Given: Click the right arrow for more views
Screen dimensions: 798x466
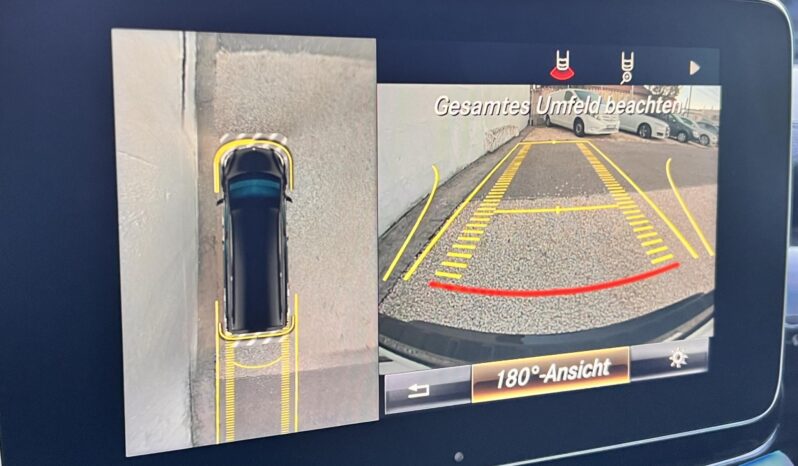Looking at the screenshot, I should [694, 68].
